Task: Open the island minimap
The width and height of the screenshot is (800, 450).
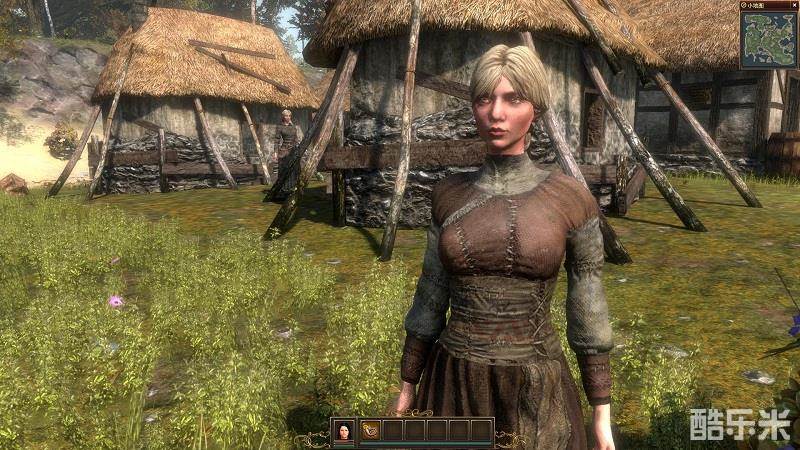Action: 768,41
